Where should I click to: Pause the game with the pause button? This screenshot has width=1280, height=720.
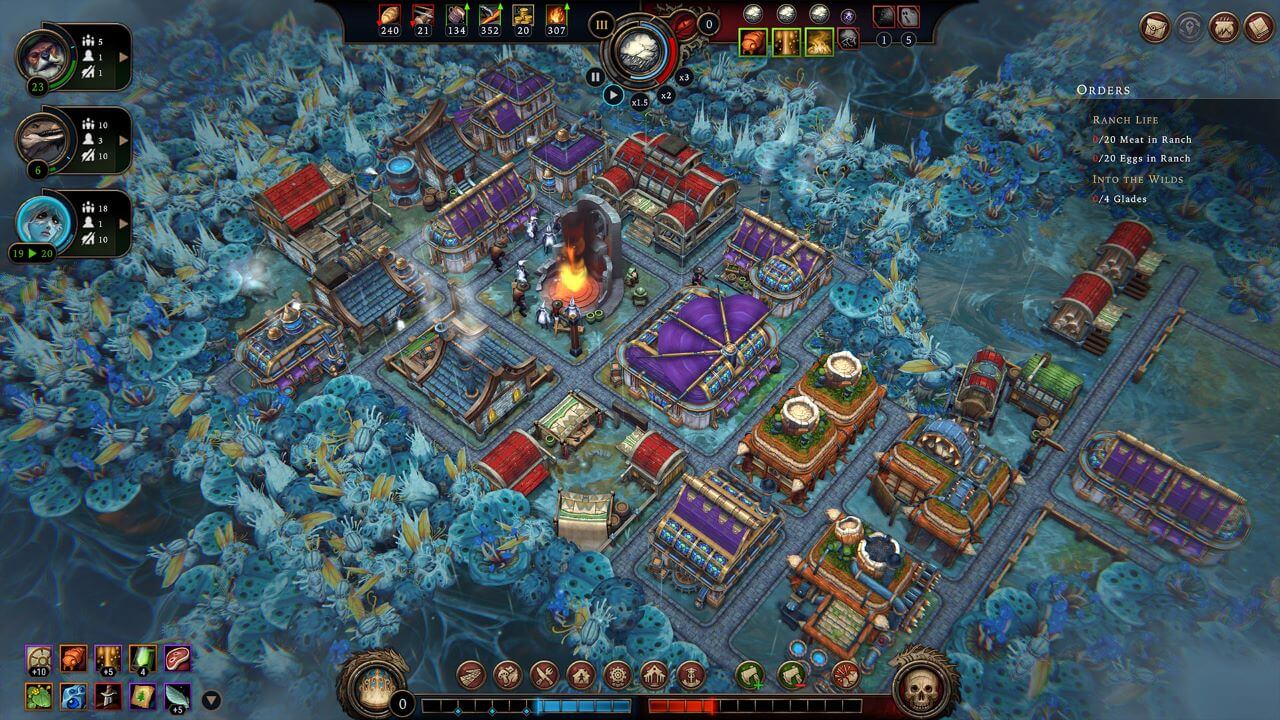coord(596,76)
